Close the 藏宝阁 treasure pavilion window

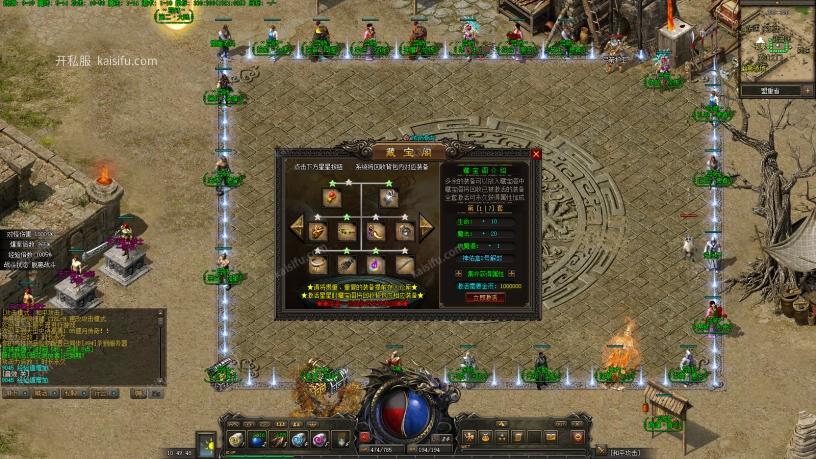coord(536,155)
